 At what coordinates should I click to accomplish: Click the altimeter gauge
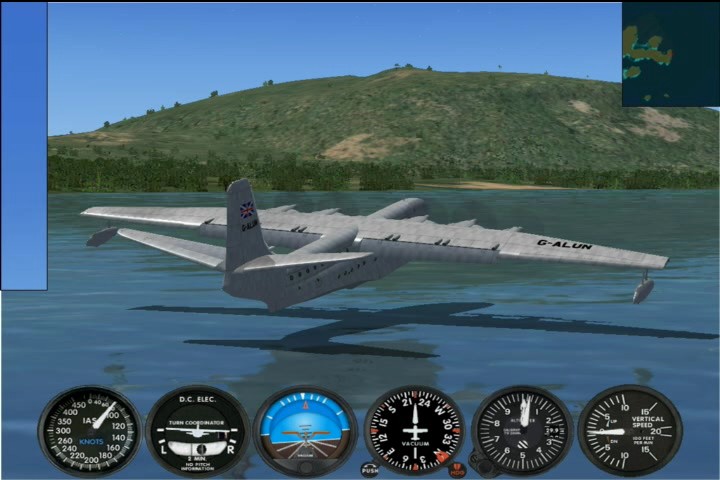click(522, 430)
